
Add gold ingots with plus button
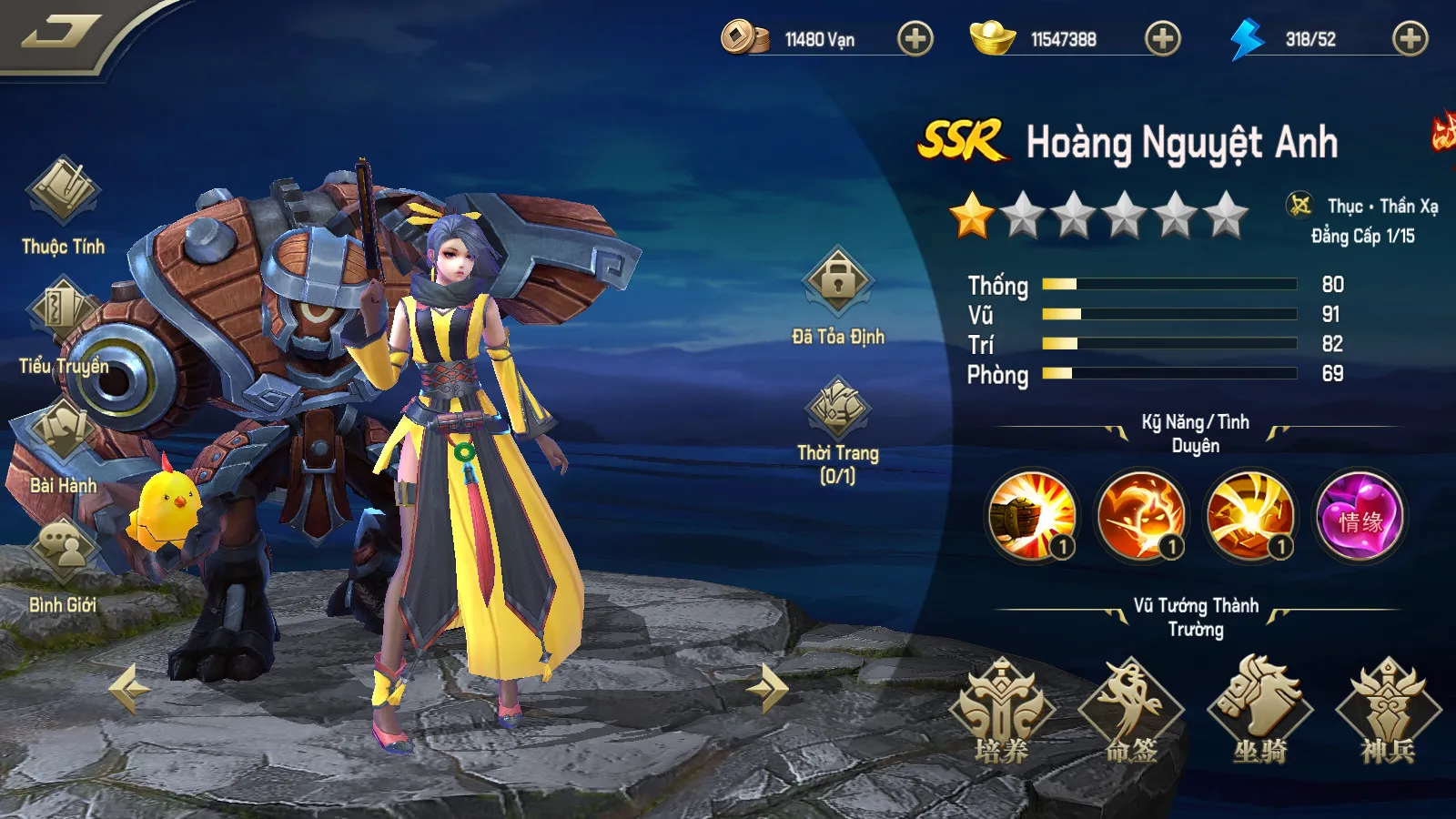pos(1162,39)
